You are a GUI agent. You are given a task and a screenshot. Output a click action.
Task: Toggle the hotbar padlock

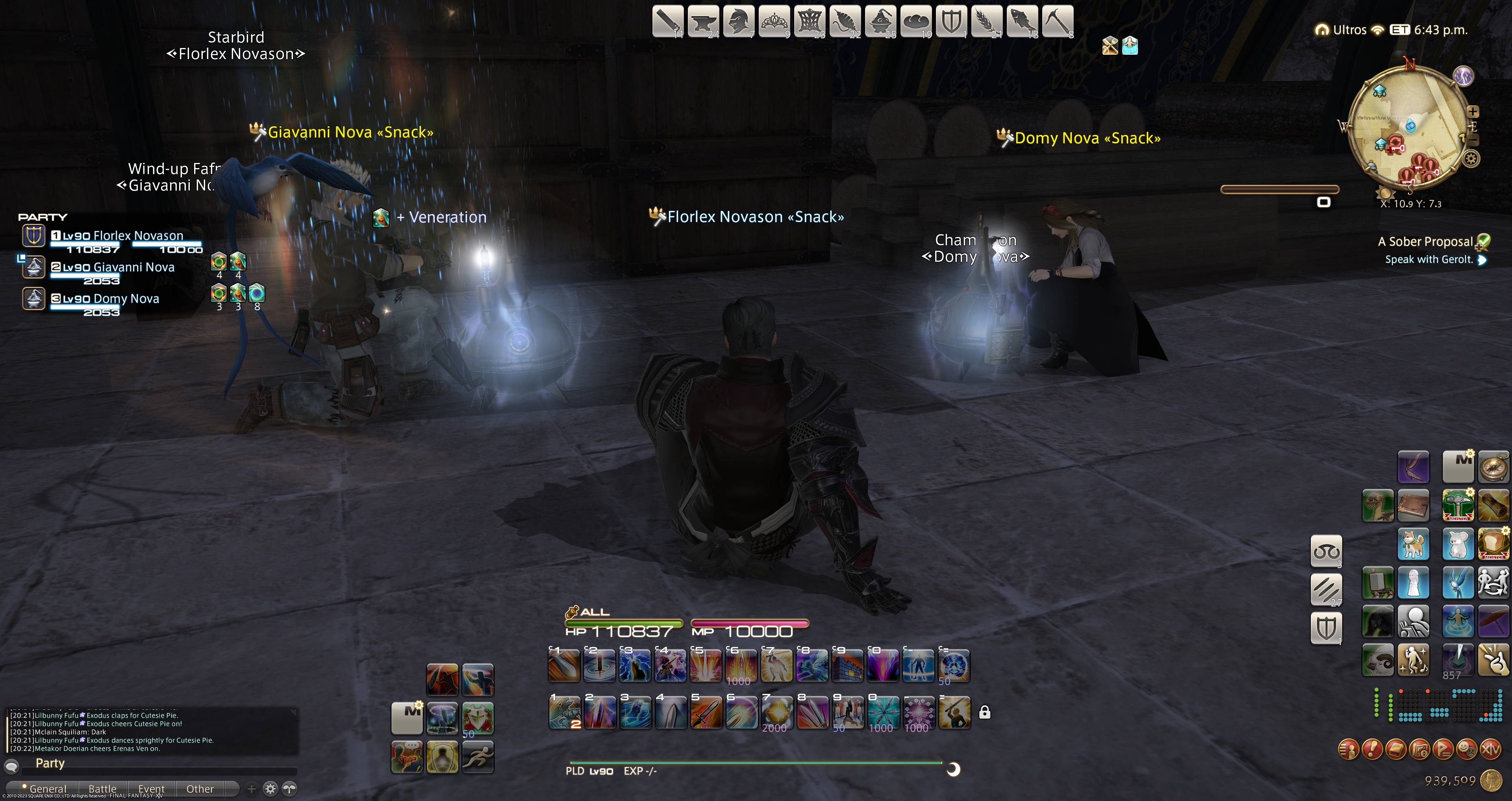[984, 712]
